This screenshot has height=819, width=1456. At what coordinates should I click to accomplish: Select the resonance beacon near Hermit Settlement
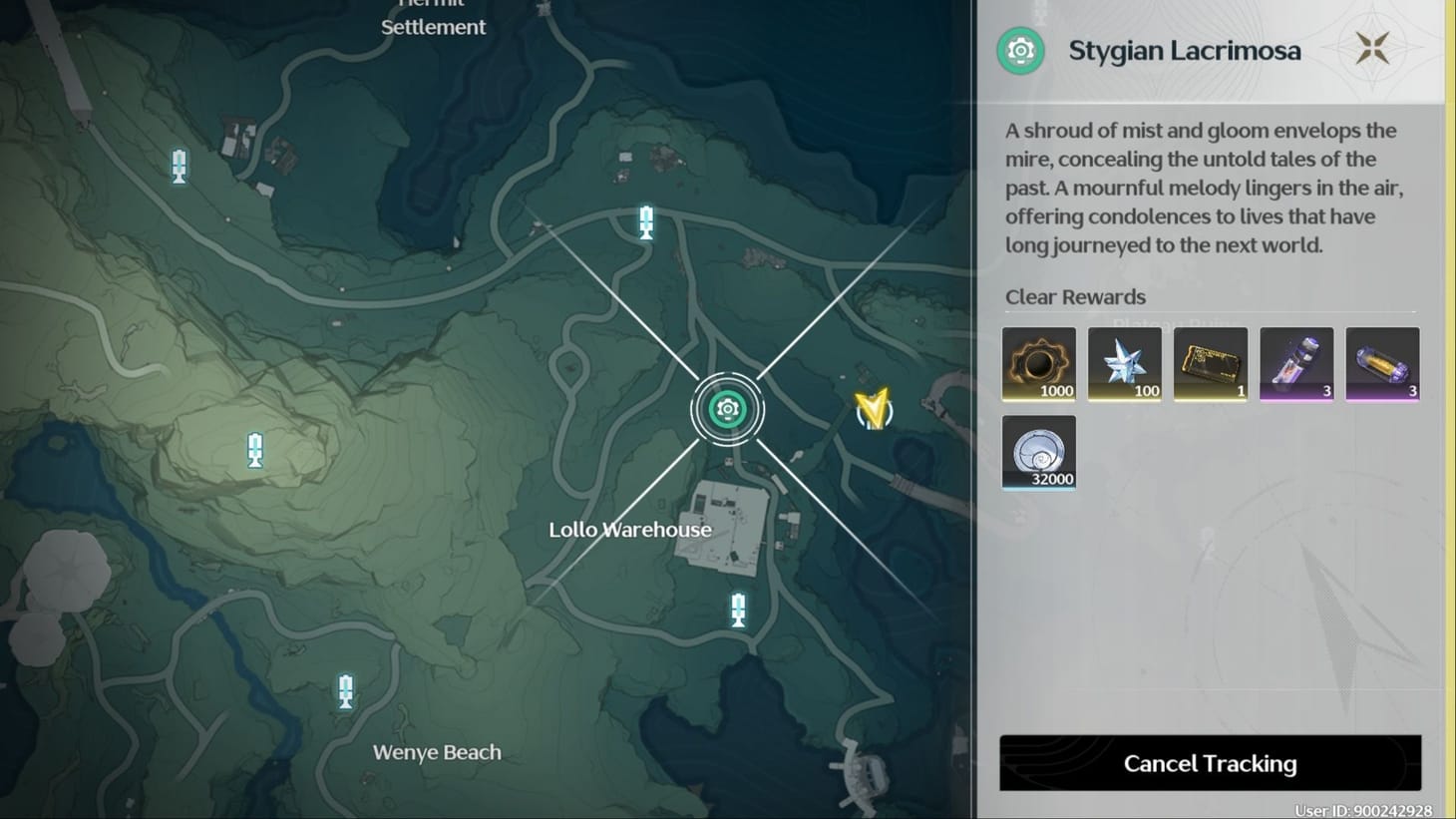[179, 167]
